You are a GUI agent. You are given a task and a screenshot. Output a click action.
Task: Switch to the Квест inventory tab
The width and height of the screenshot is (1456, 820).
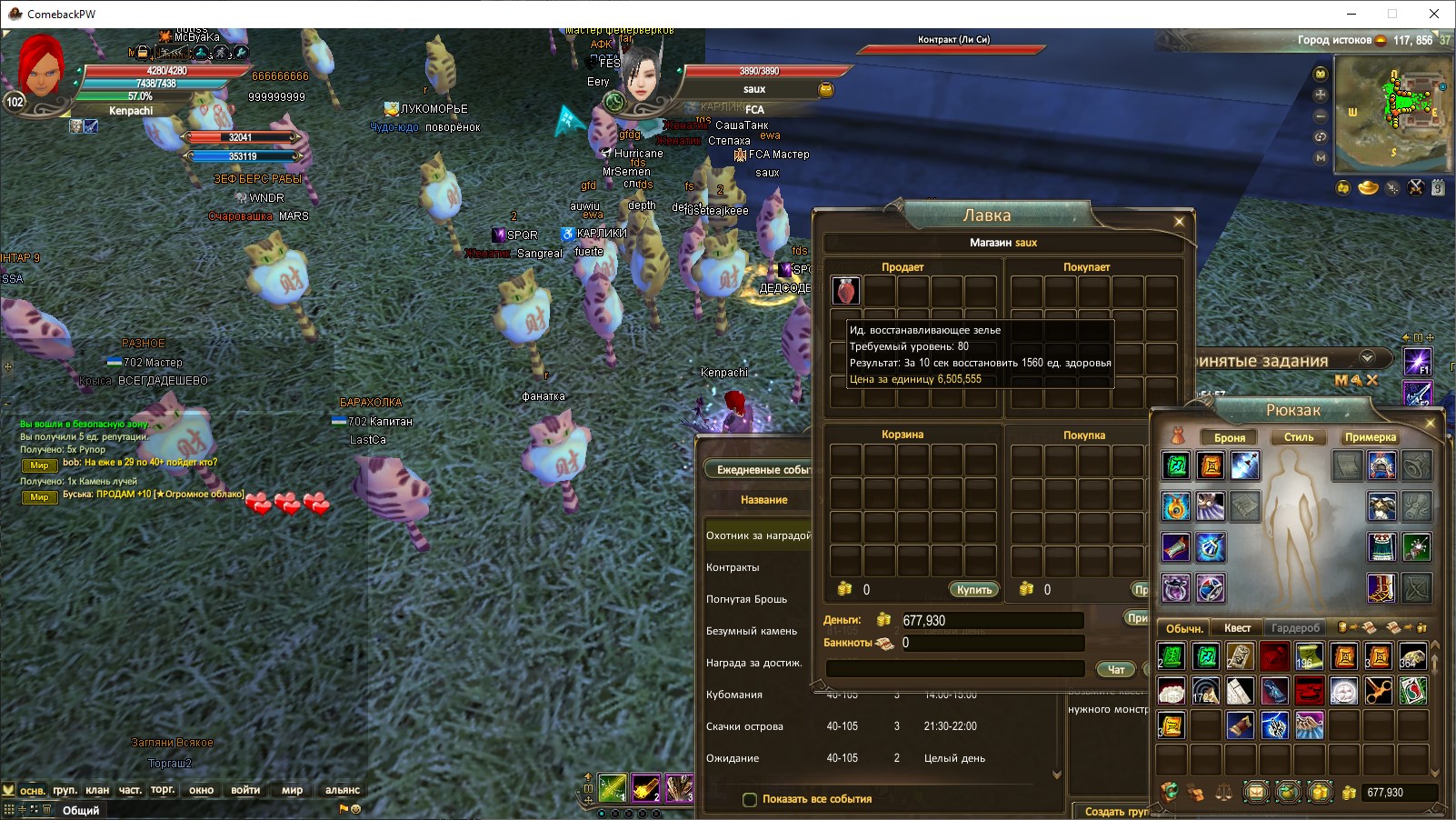point(1237,628)
